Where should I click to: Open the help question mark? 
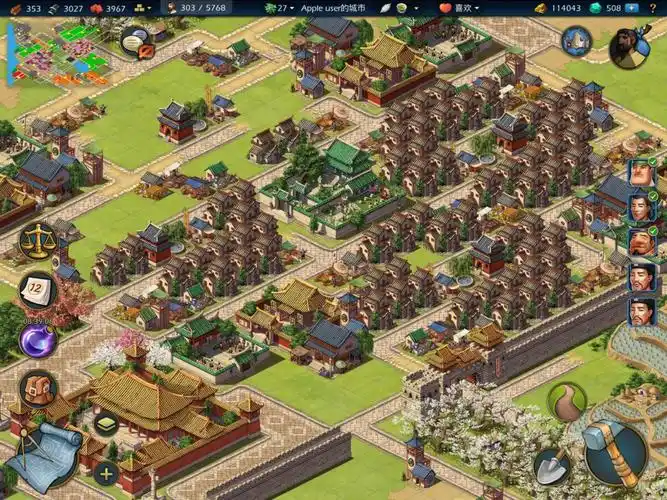(x=654, y=8)
